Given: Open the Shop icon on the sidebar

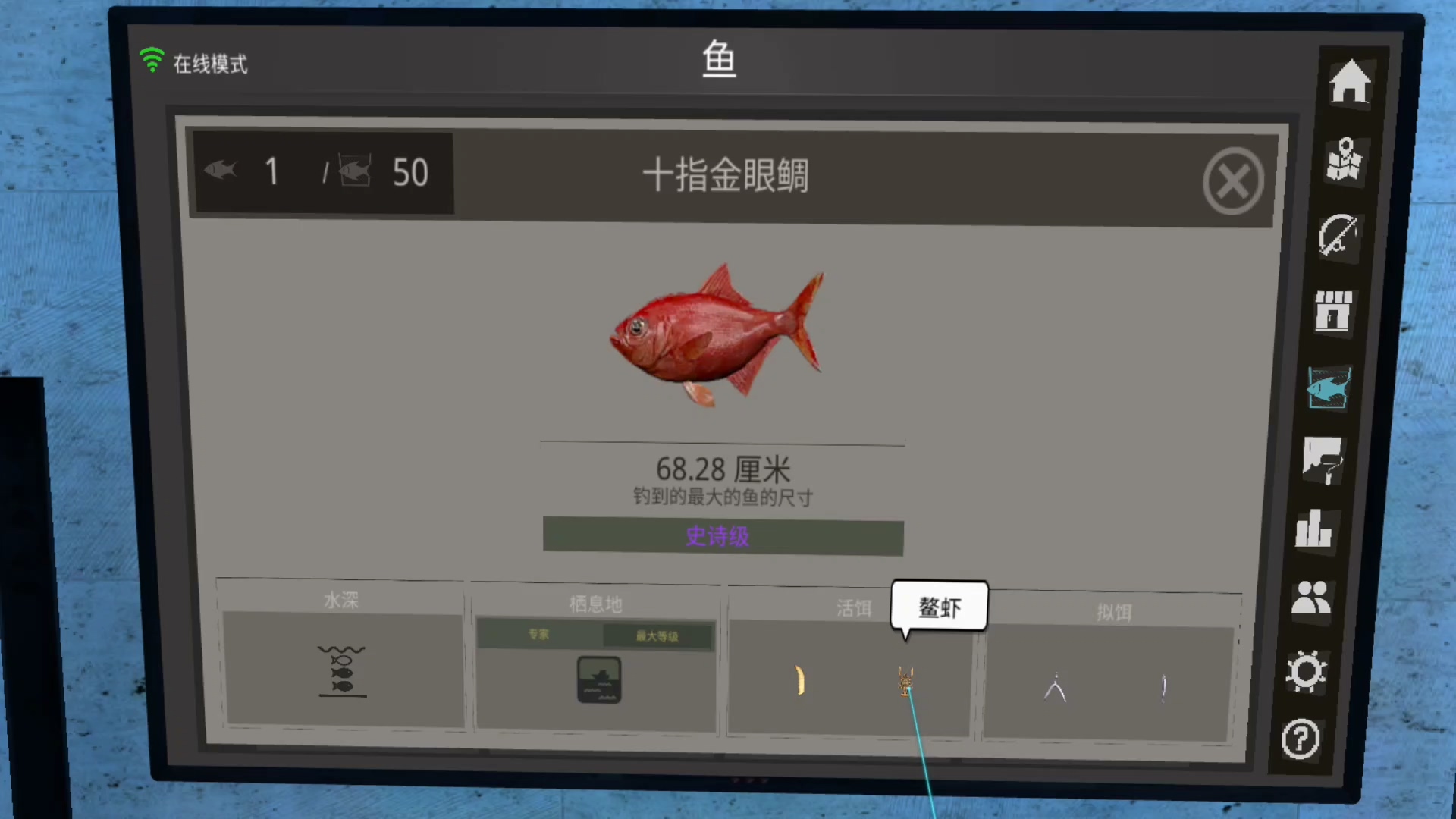Looking at the screenshot, I should tap(1334, 312).
